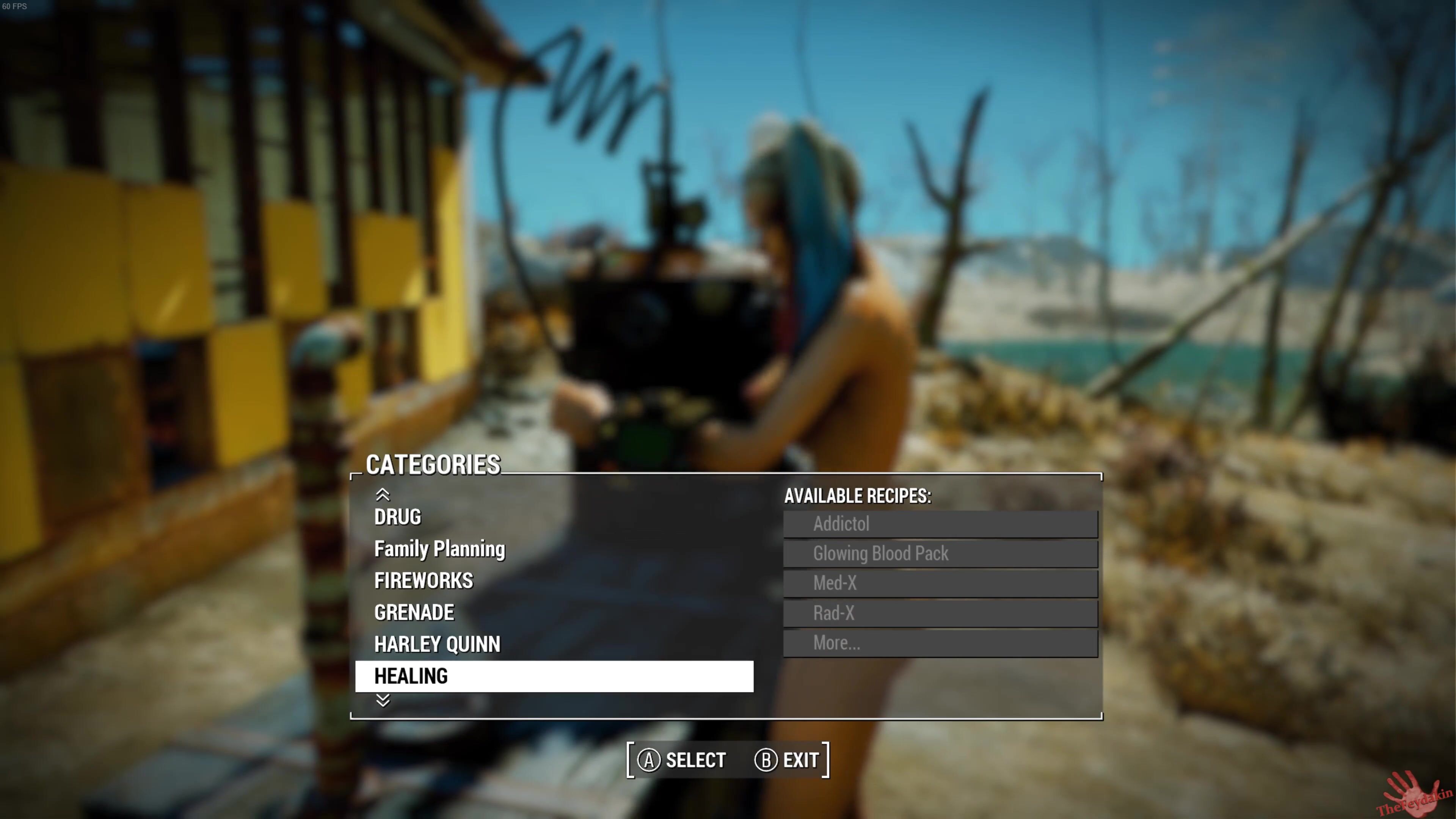The width and height of the screenshot is (1456, 819).
Task: Click the up chevron above the category list
Action: [383, 495]
